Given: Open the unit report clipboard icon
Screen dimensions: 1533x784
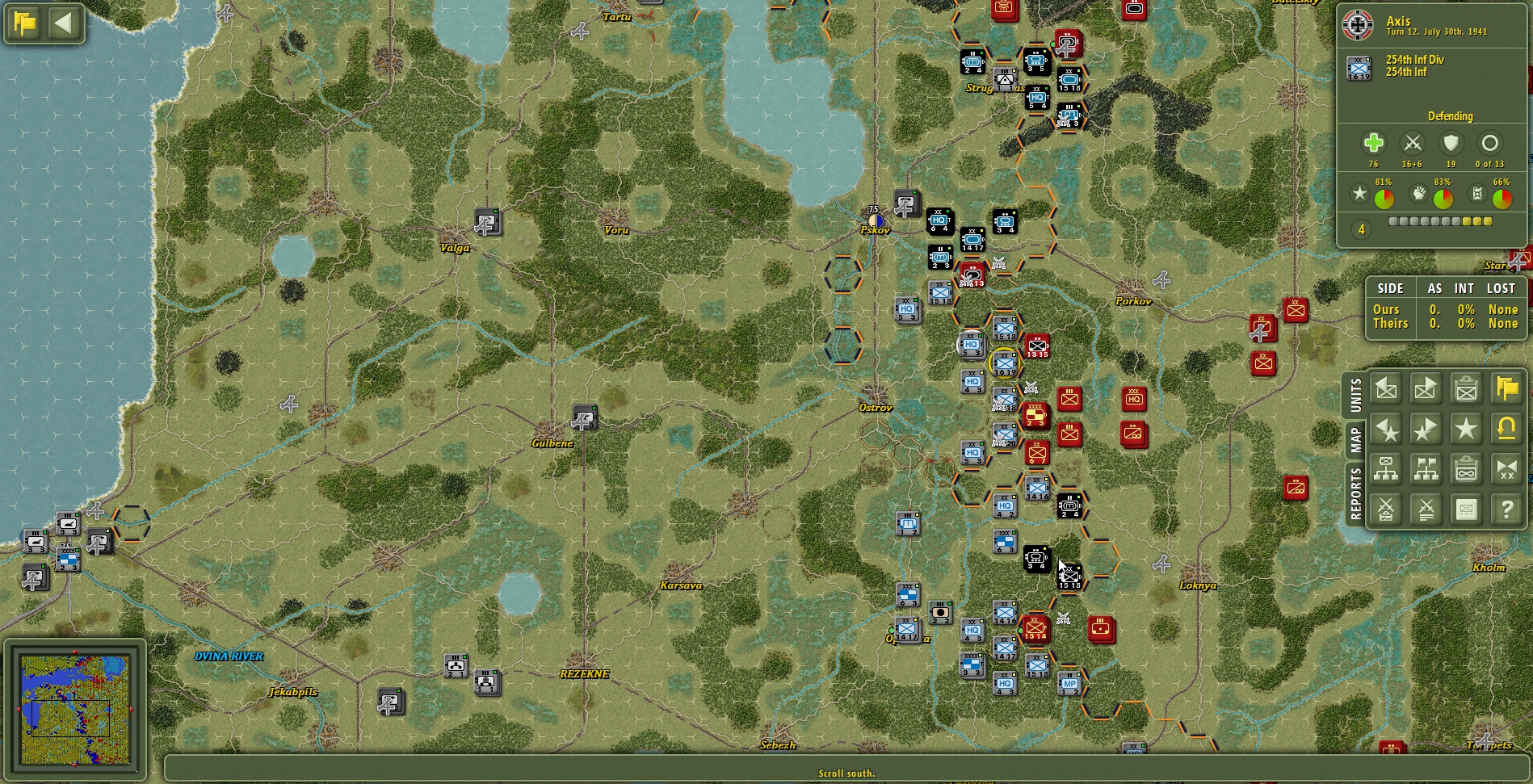Looking at the screenshot, I should click(x=1465, y=388).
